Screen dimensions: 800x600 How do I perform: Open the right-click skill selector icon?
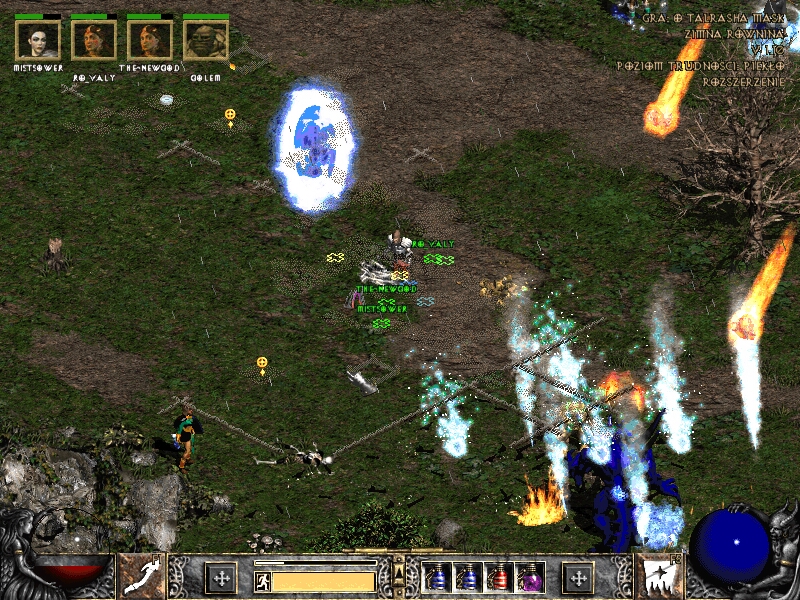(659, 577)
